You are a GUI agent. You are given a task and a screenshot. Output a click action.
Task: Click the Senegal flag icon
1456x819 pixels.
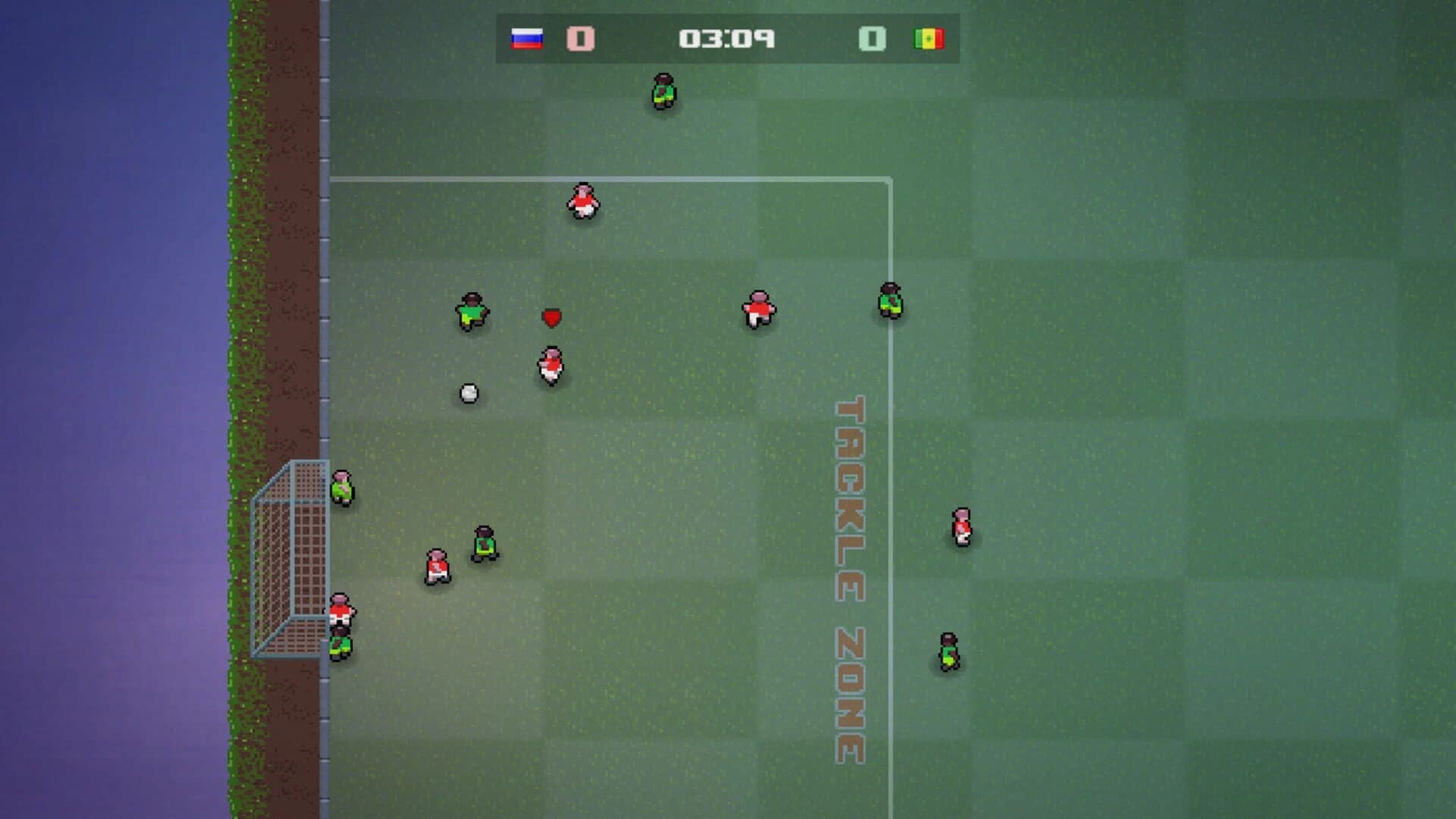coord(929,39)
